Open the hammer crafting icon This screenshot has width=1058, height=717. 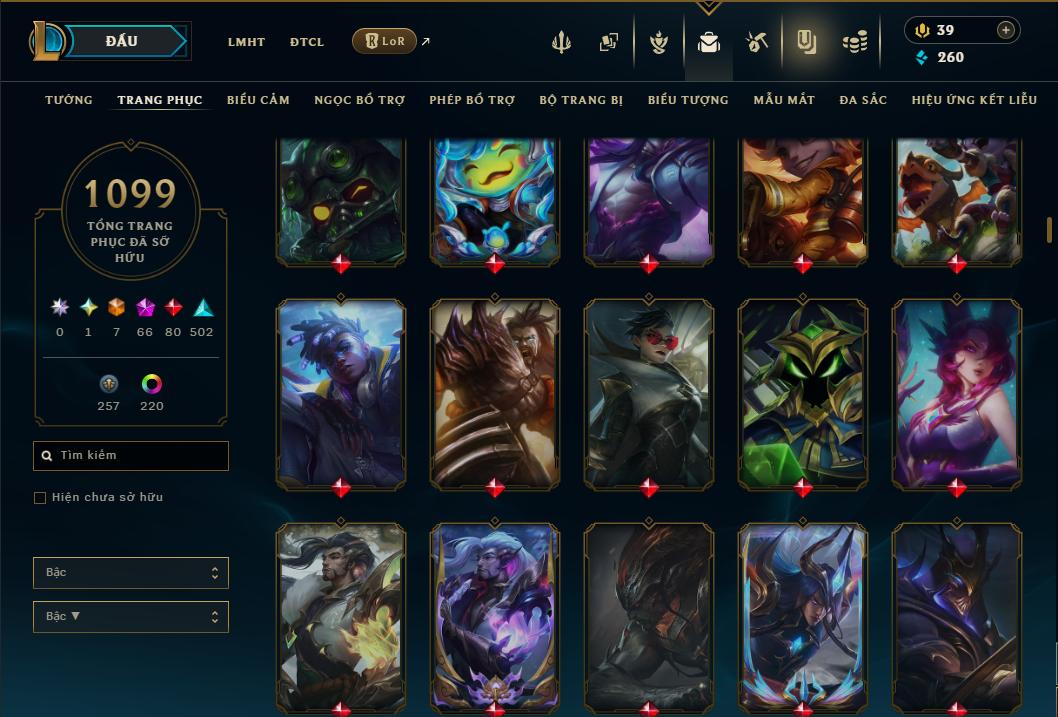(756, 42)
